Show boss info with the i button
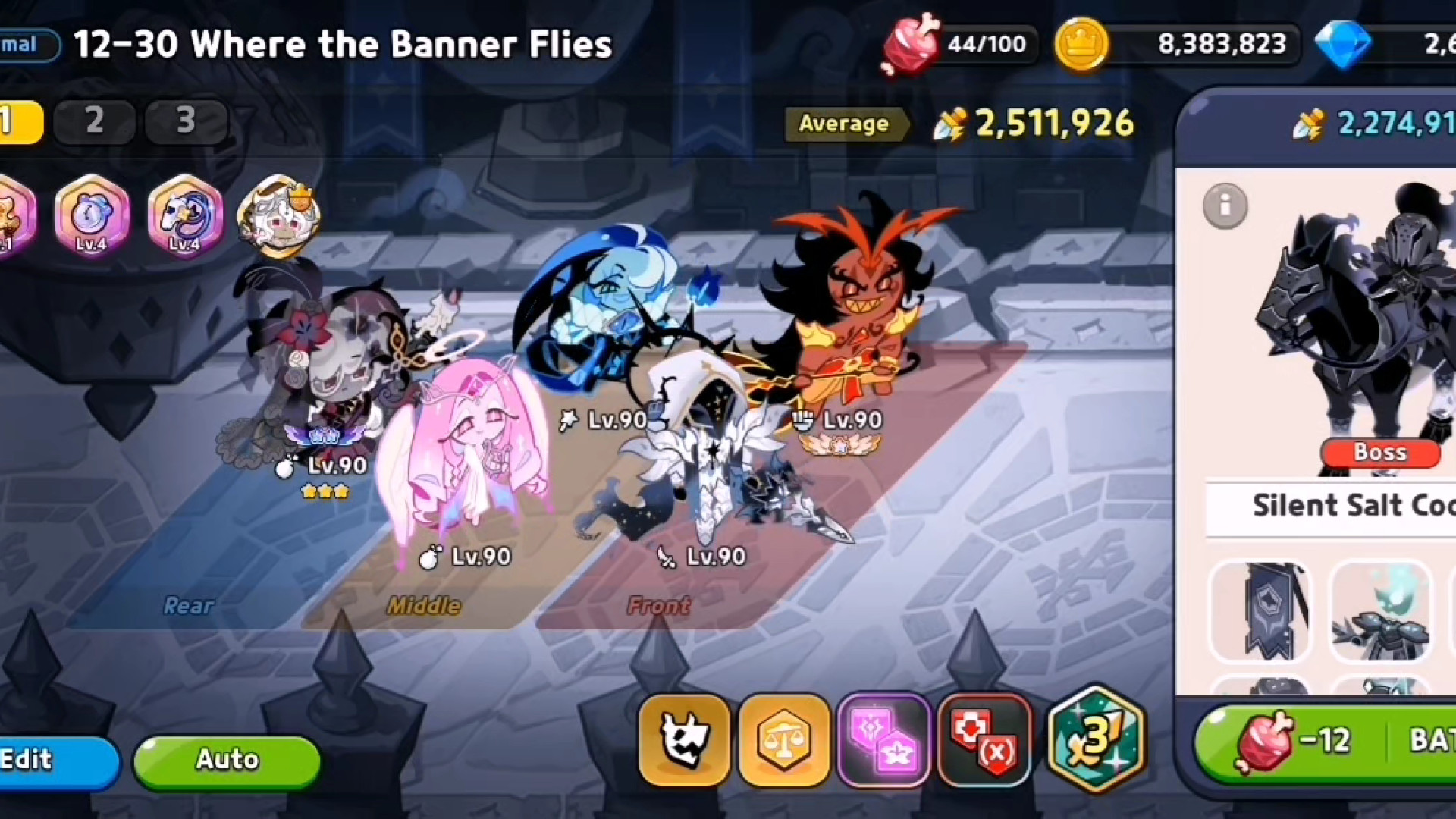The image size is (1456, 819). tap(1225, 206)
